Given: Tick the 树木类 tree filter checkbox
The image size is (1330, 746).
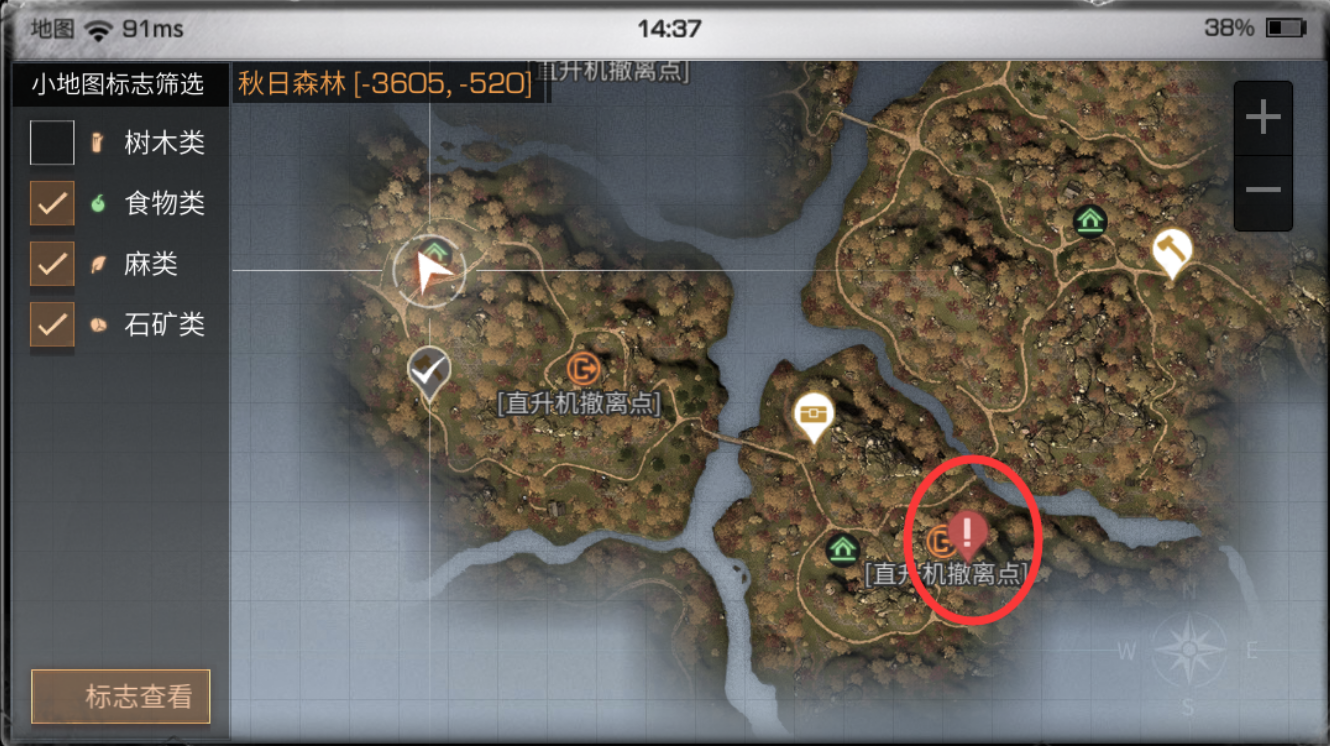Looking at the screenshot, I should click(52, 143).
